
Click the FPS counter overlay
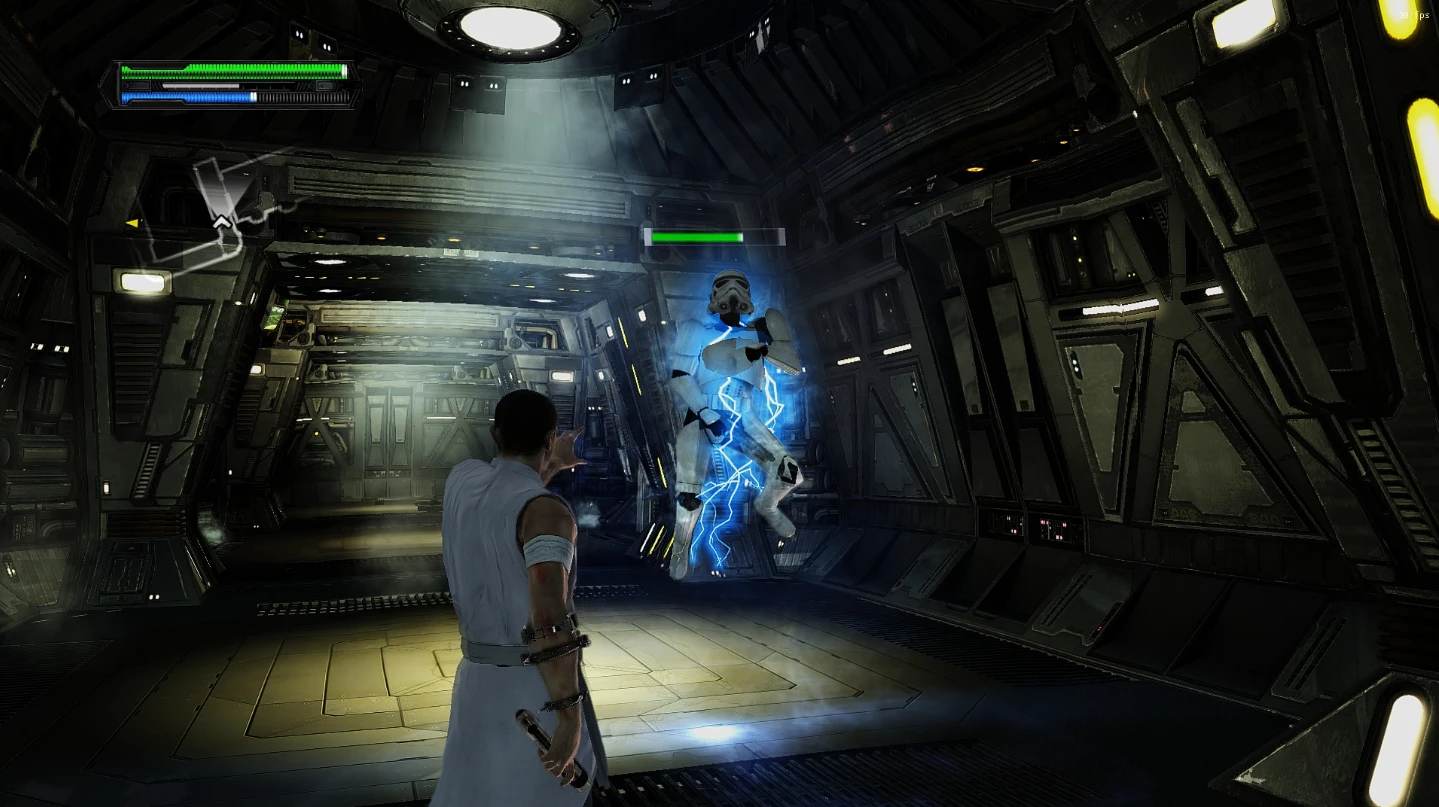[x=1416, y=14]
